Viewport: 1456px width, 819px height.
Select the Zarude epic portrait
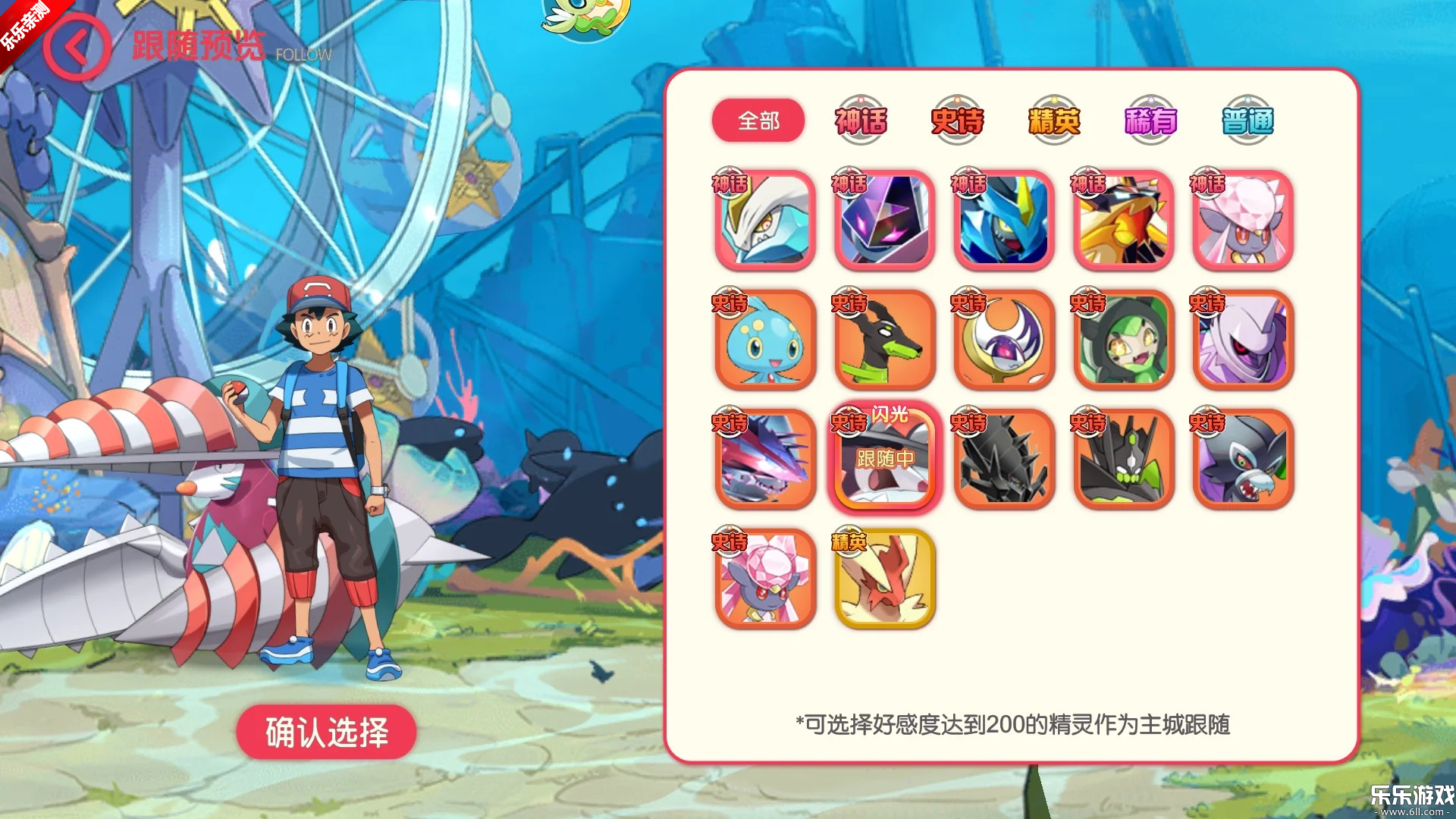pyautogui.click(x=1122, y=340)
